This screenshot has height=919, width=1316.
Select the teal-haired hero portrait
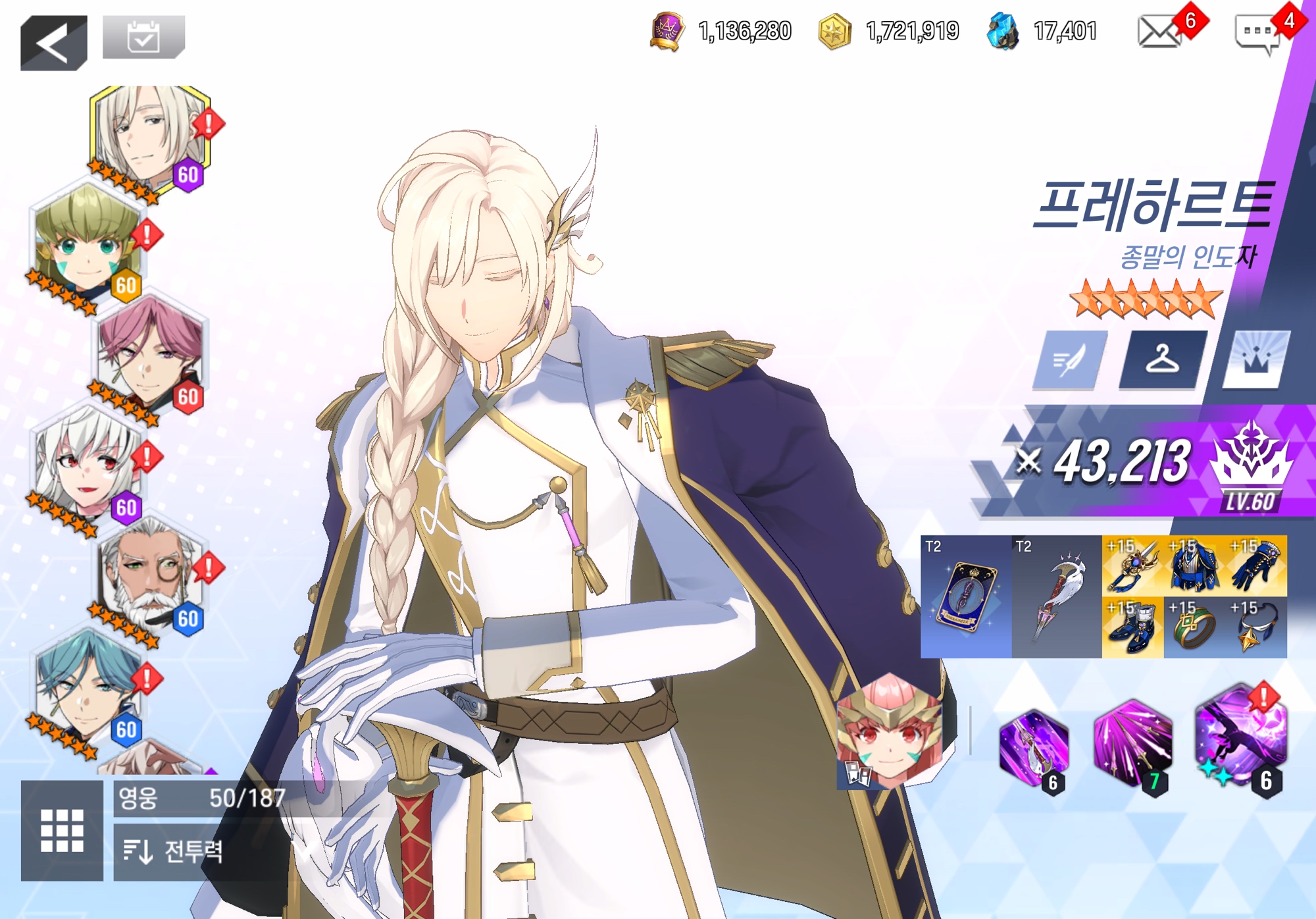pos(86,685)
